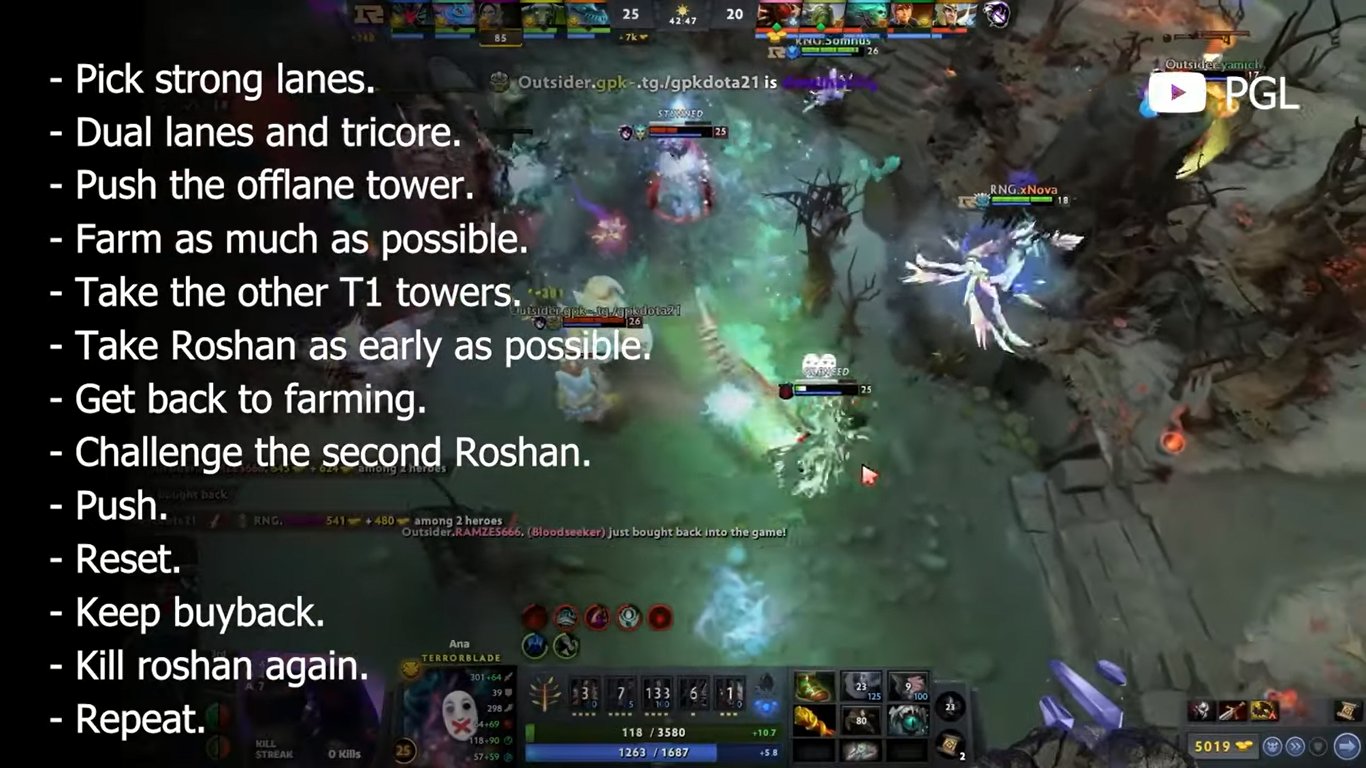The height and width of the screenshot is (768, 1366).
Task: Click the Town Portal Scroll slot
Action: pyautogui.click(x=948, y=745)
